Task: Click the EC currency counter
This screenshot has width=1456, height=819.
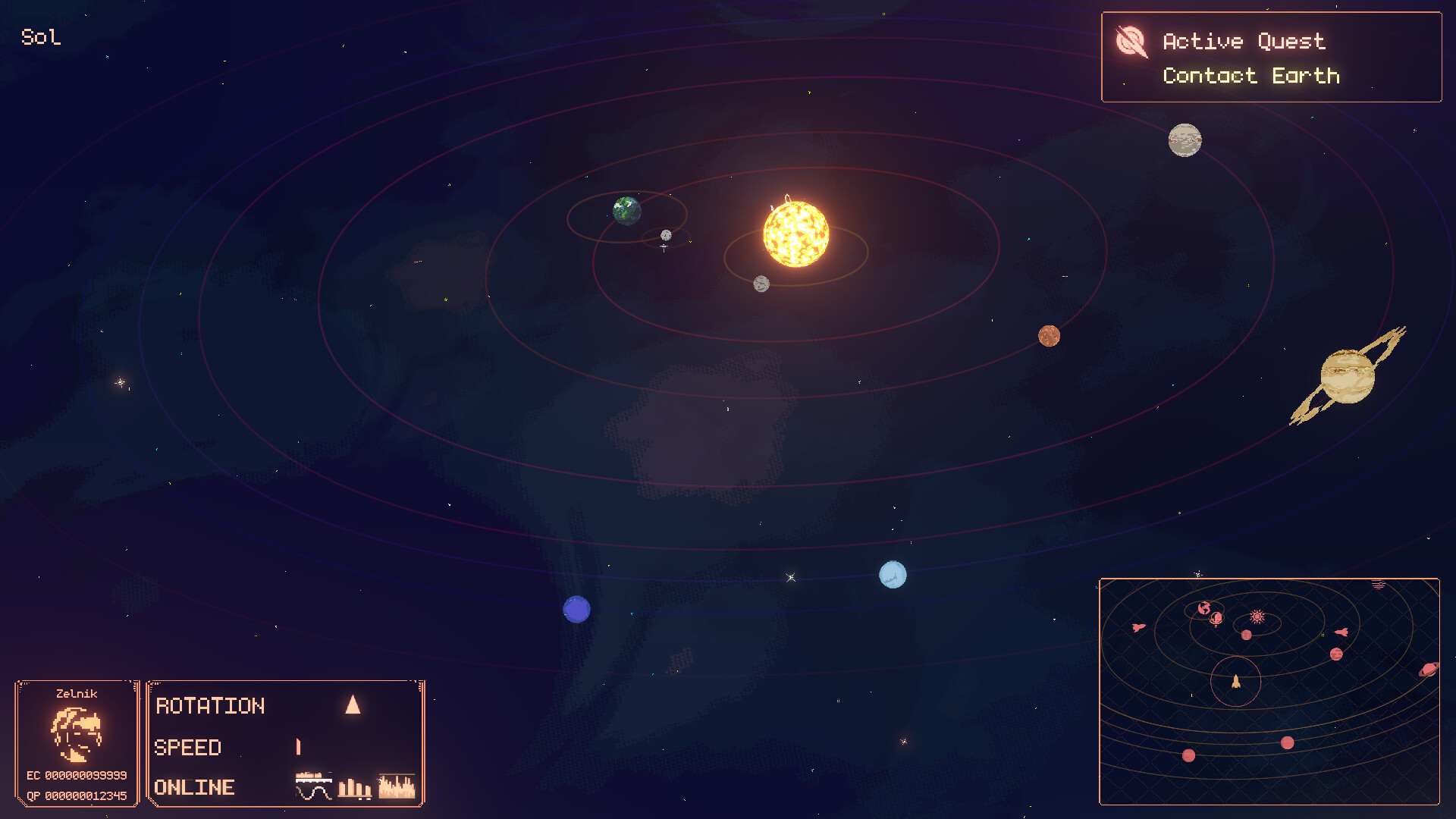Action: coord(76,777)
